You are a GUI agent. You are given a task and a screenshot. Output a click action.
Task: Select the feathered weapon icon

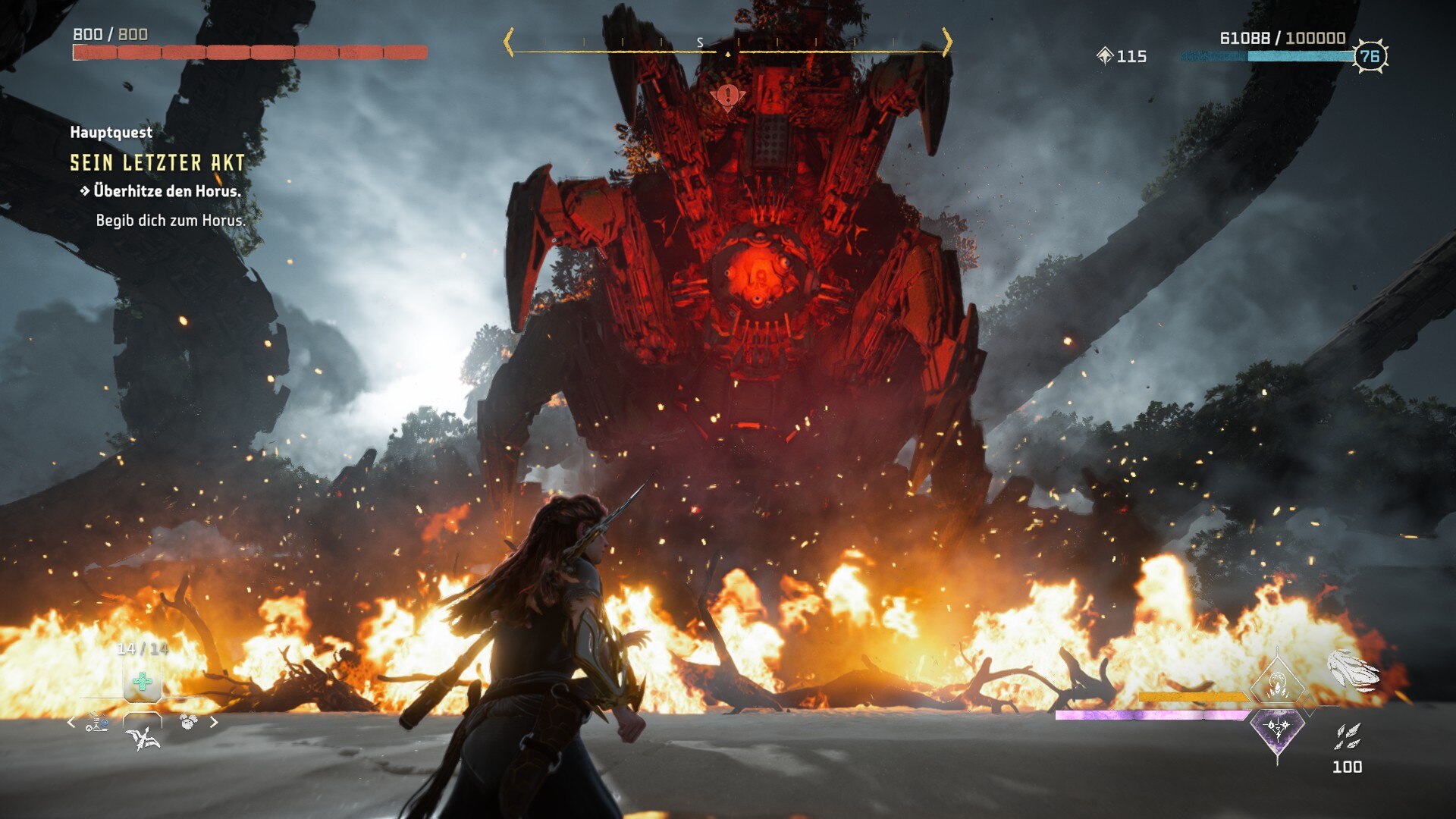(x=1353, y=671)
